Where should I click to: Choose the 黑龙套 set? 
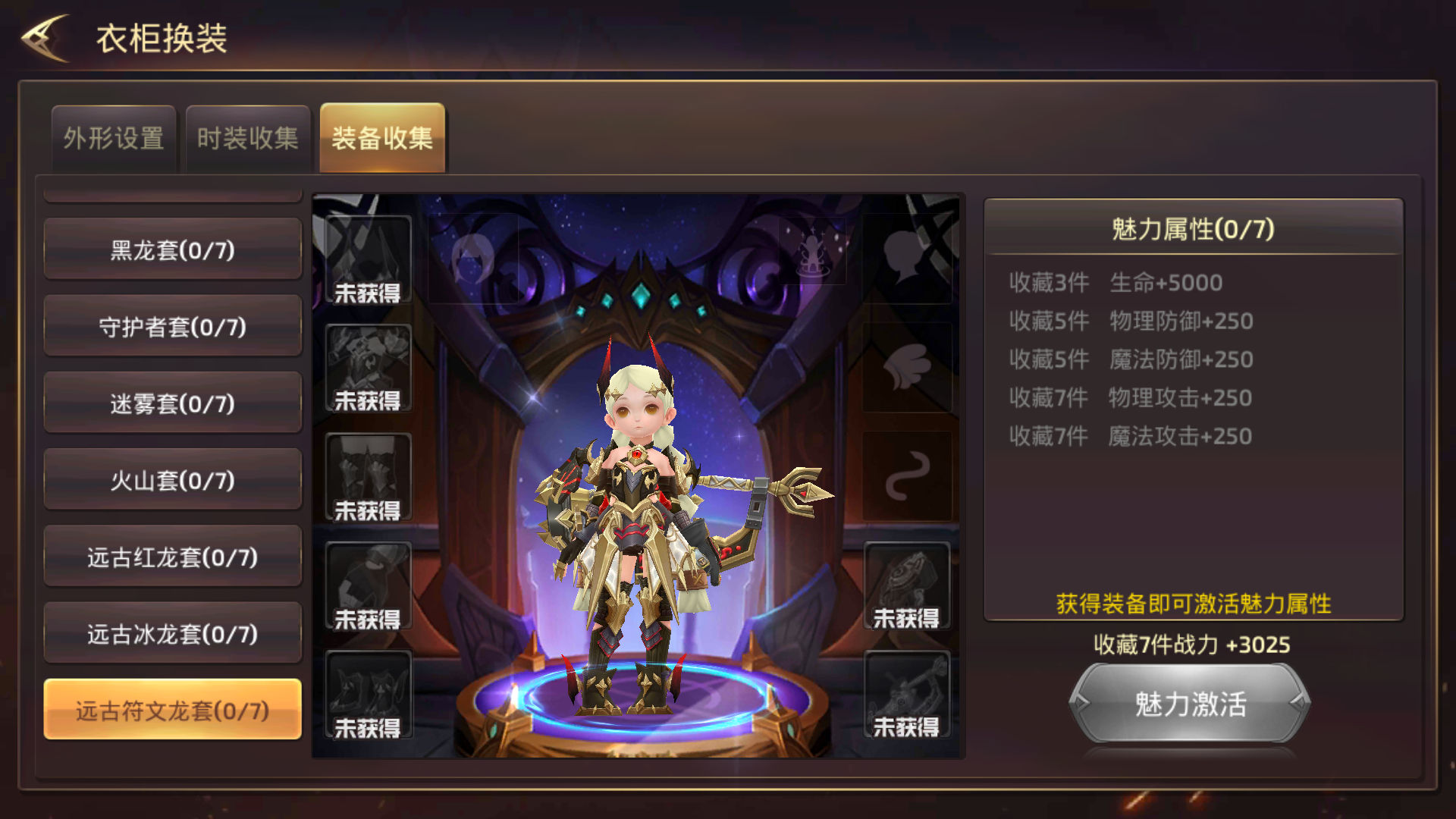pos(173,250)
